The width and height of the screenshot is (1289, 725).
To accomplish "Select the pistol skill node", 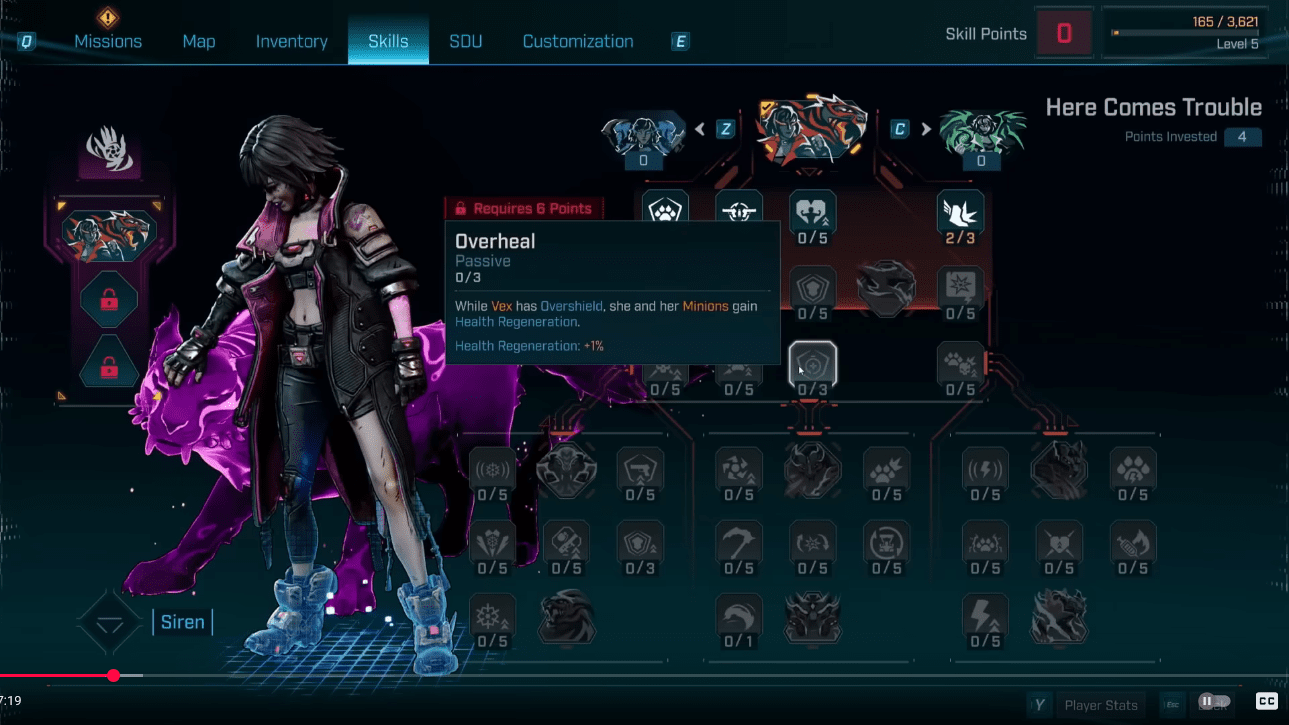I will pyautogui.click(x=641, y=469).
